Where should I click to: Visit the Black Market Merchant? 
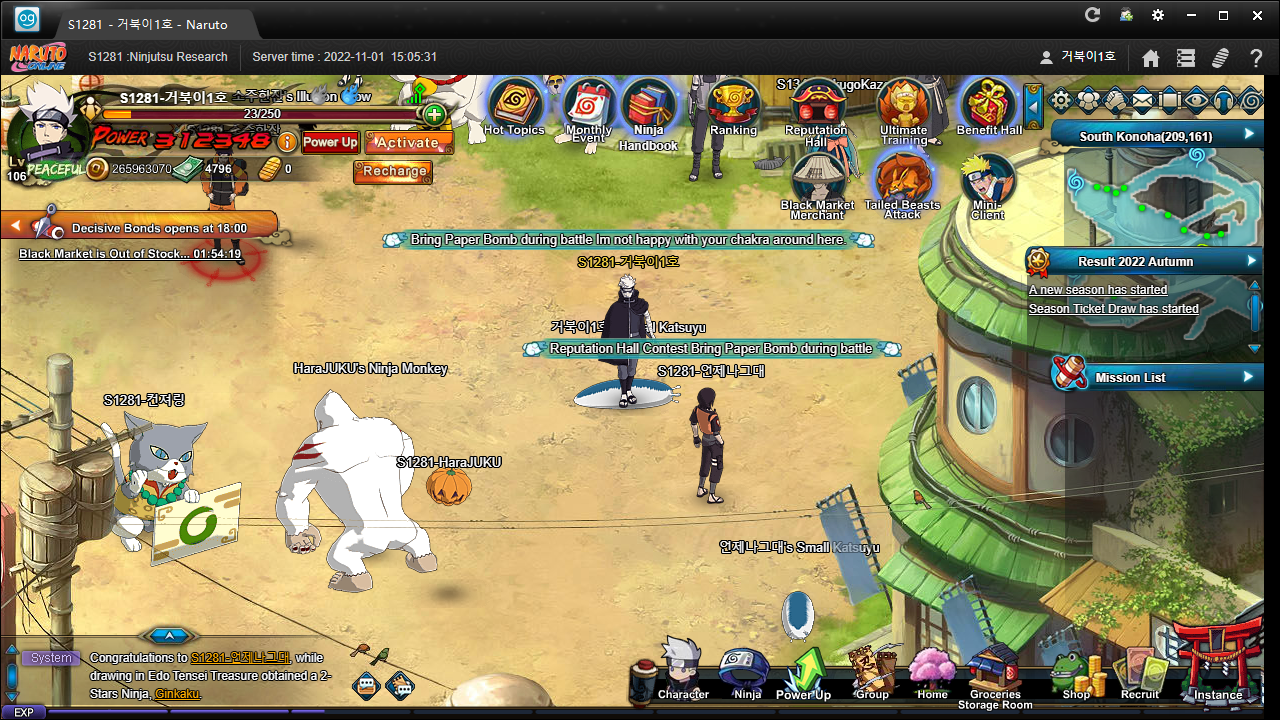coord(818,181)
